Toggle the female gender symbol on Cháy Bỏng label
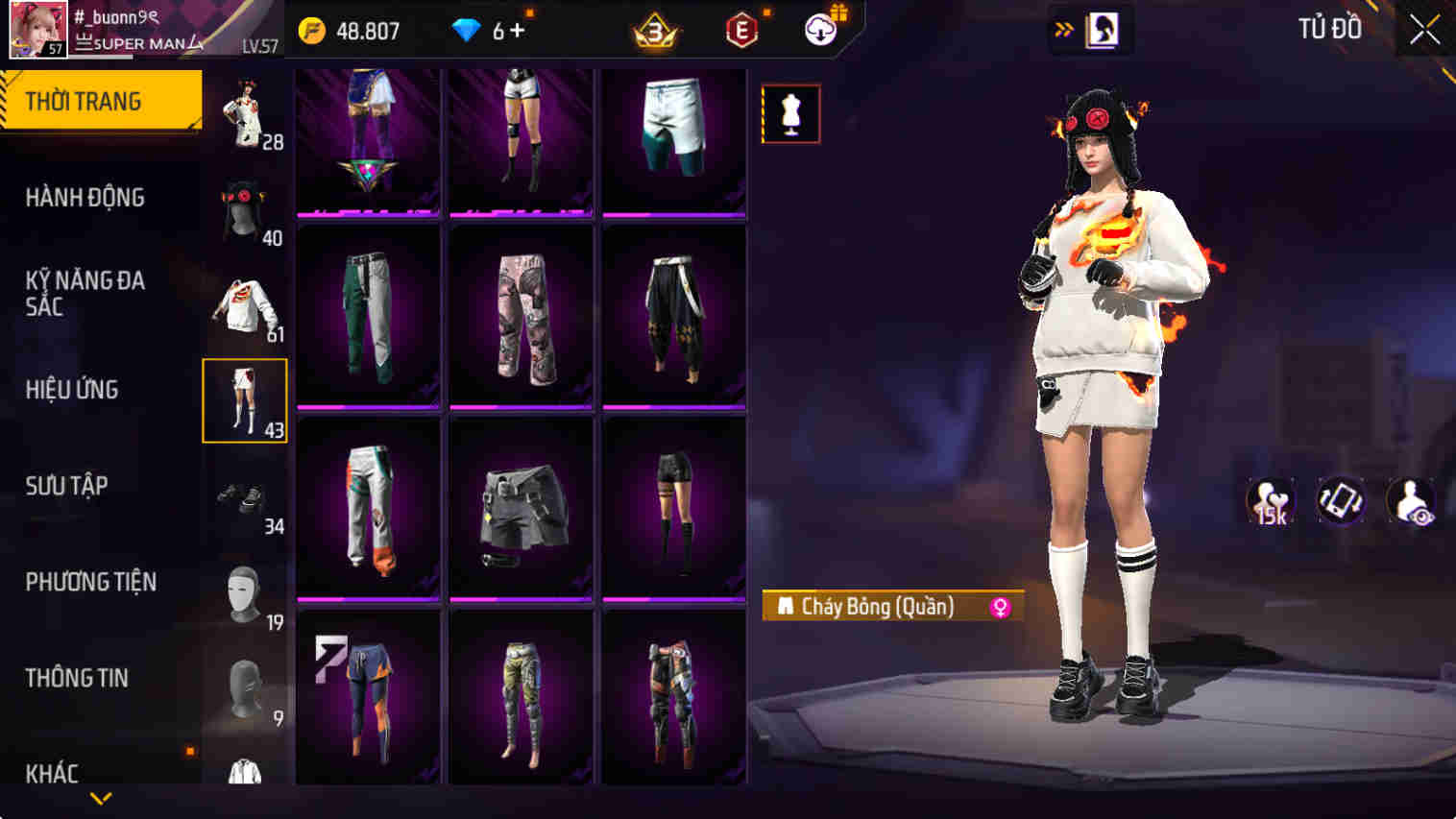Image resolution: width=1456 pixels, height=819 pixels. pos(1002,606)
